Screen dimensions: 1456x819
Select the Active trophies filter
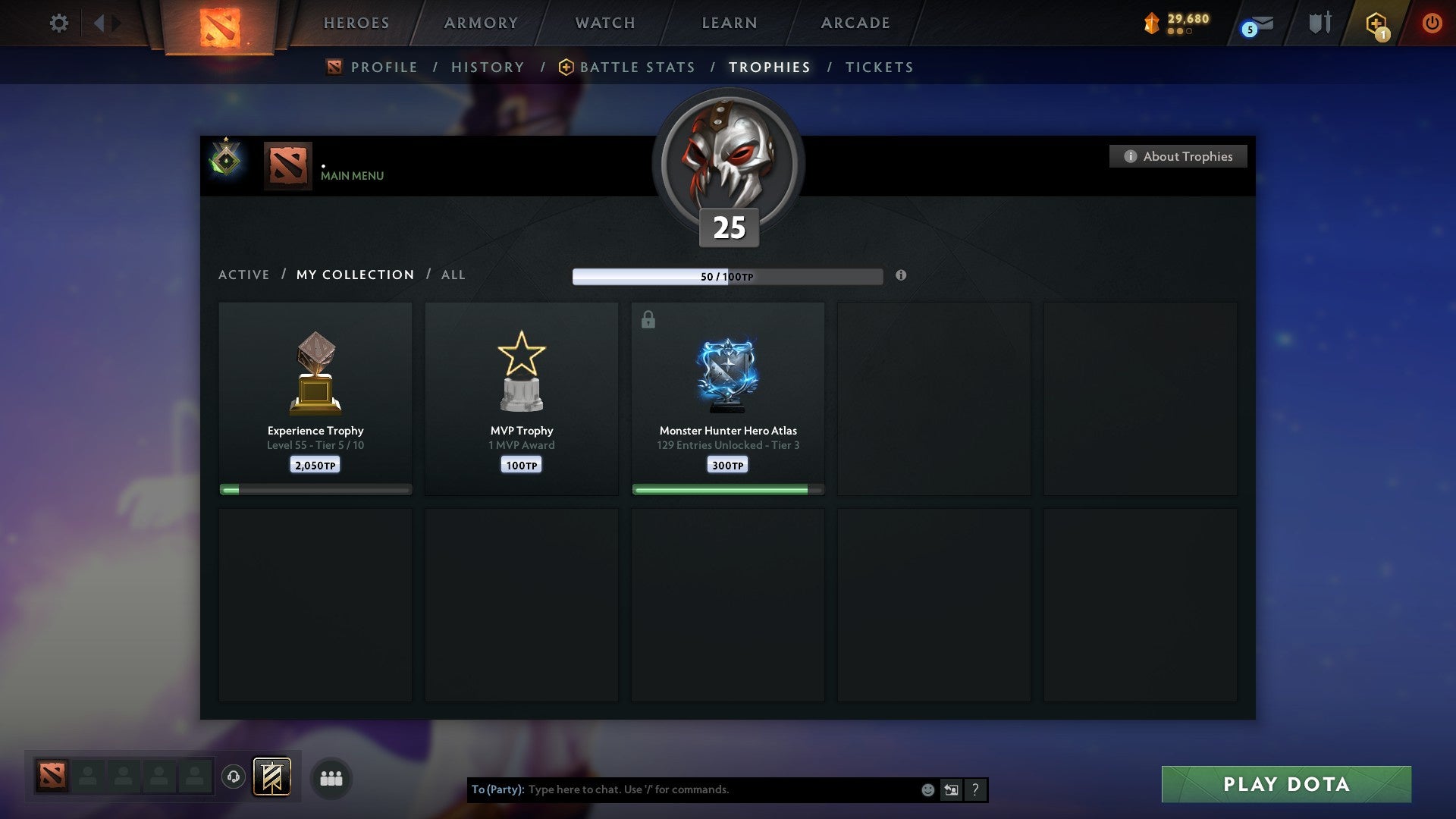point(244,275)
